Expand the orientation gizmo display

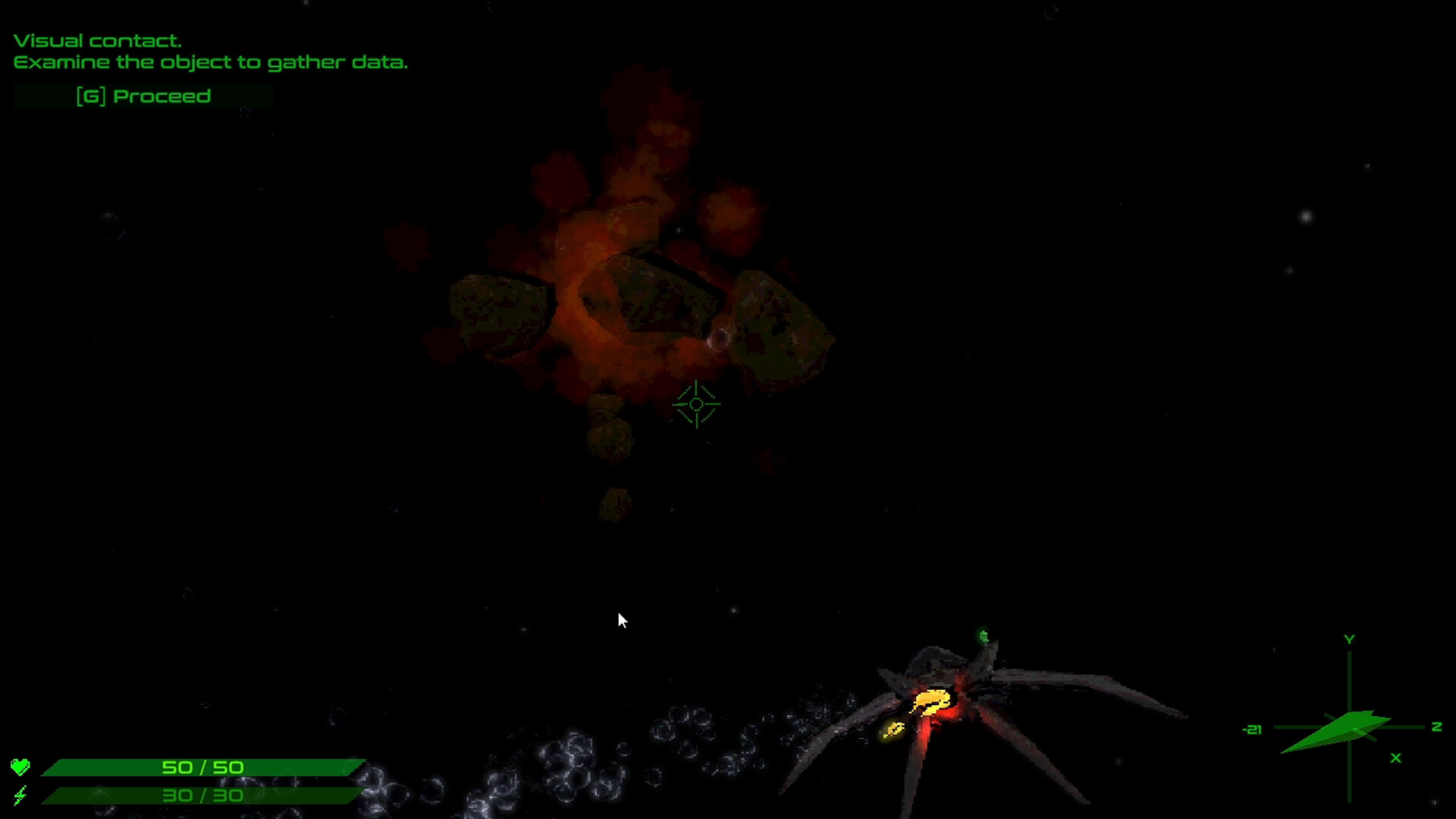(1350, 713)
